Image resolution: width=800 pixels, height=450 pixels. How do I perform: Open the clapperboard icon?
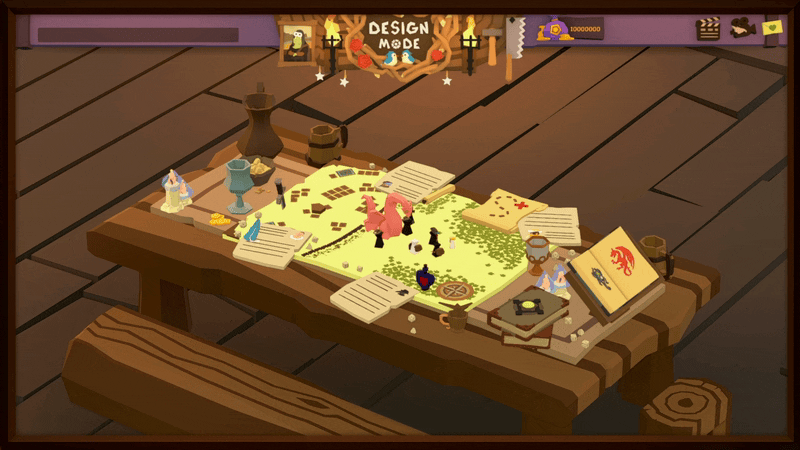[708, 29]
